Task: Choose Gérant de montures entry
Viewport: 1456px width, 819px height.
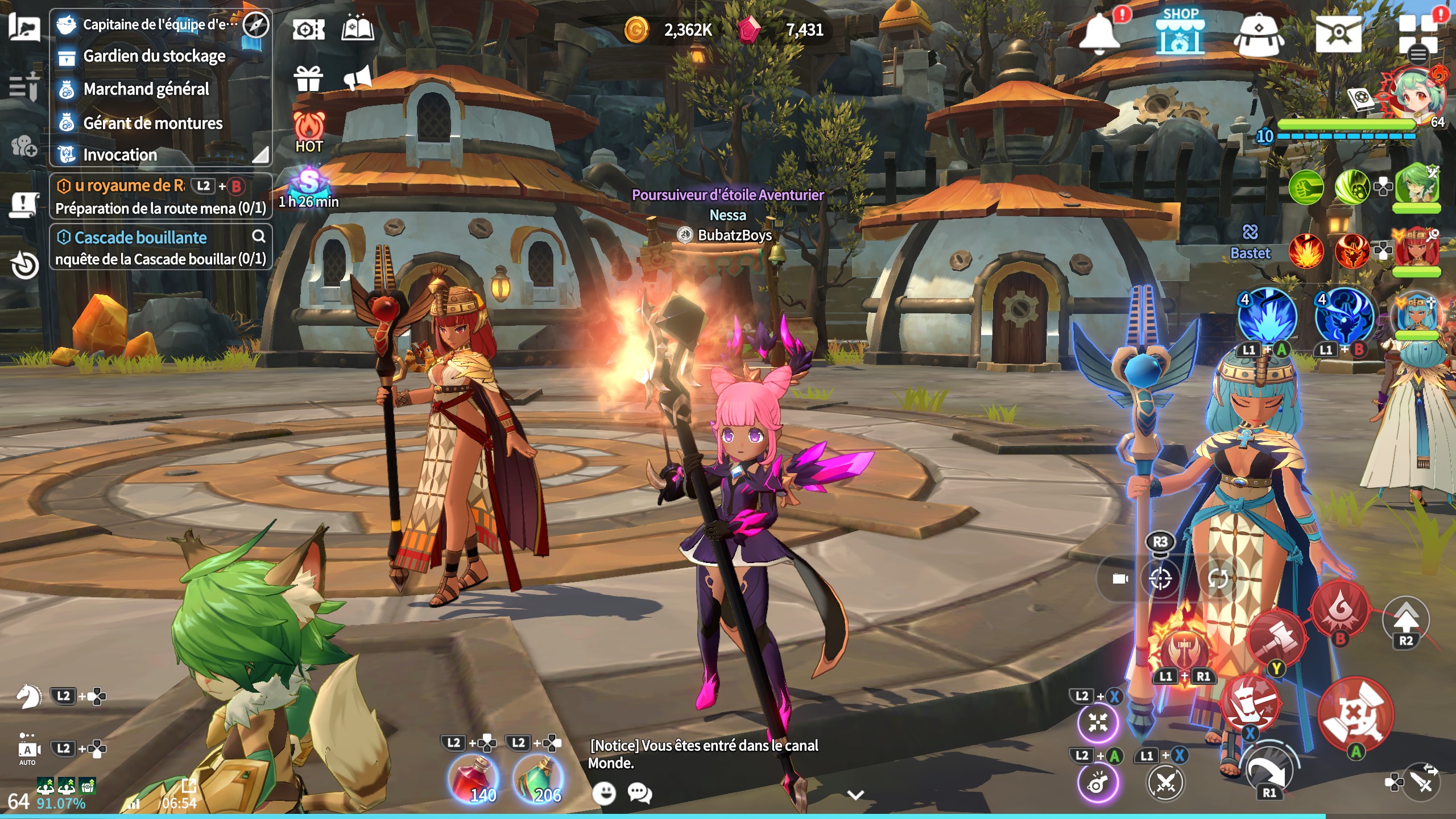Action: tap(152, 123)
